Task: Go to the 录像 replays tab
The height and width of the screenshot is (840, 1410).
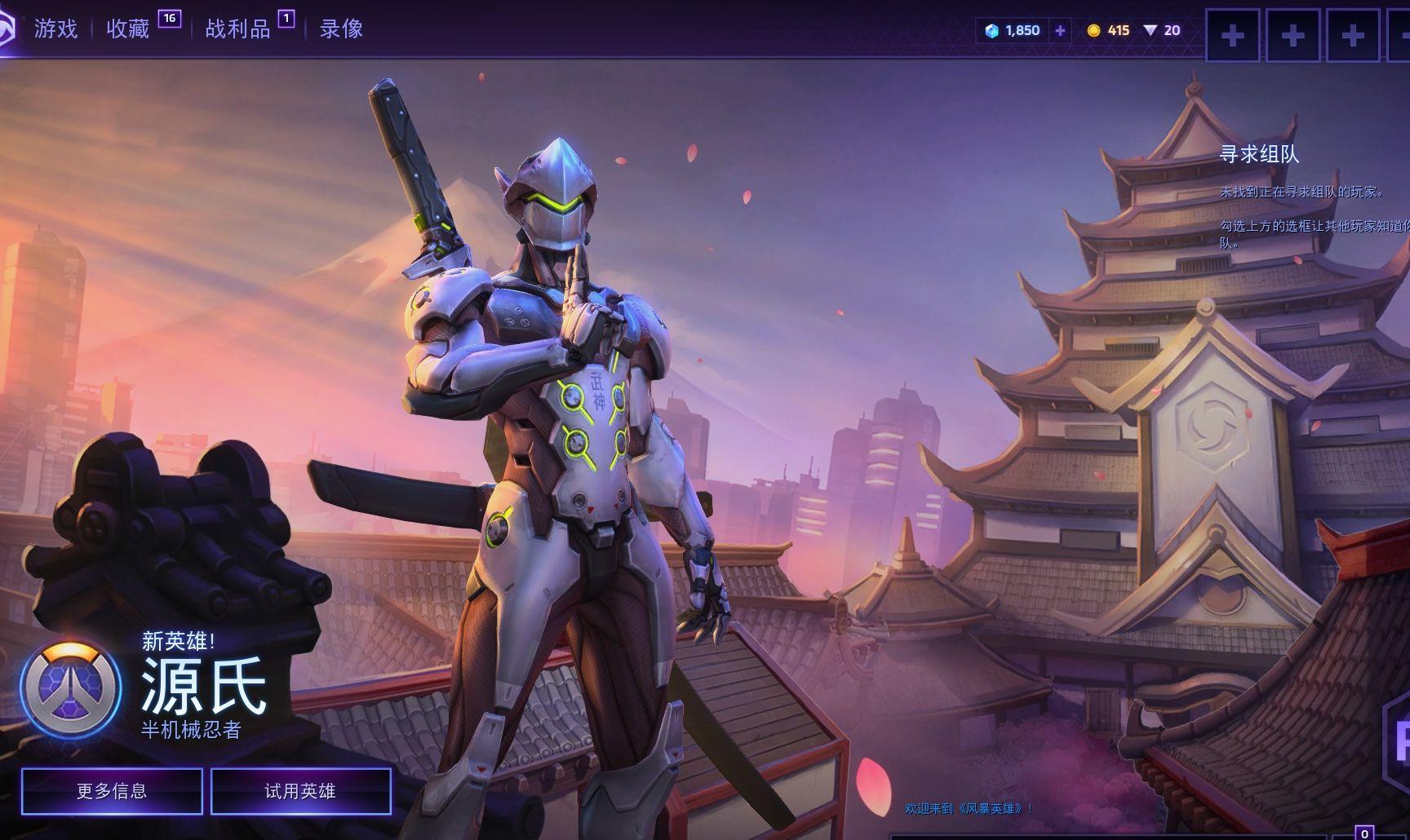Action: tap(341, 29)
